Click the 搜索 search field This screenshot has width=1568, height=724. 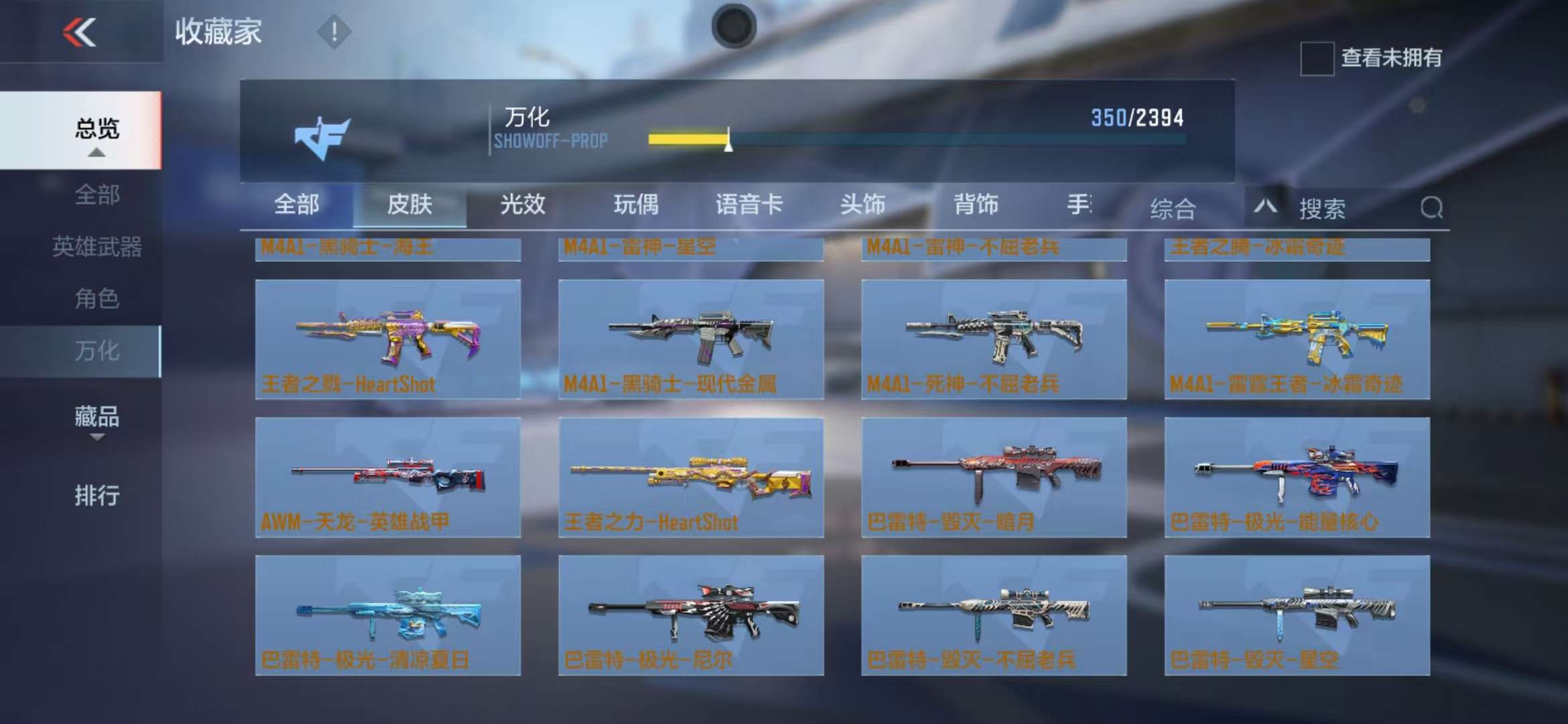pyautogui.click(x=1354, y=208)
